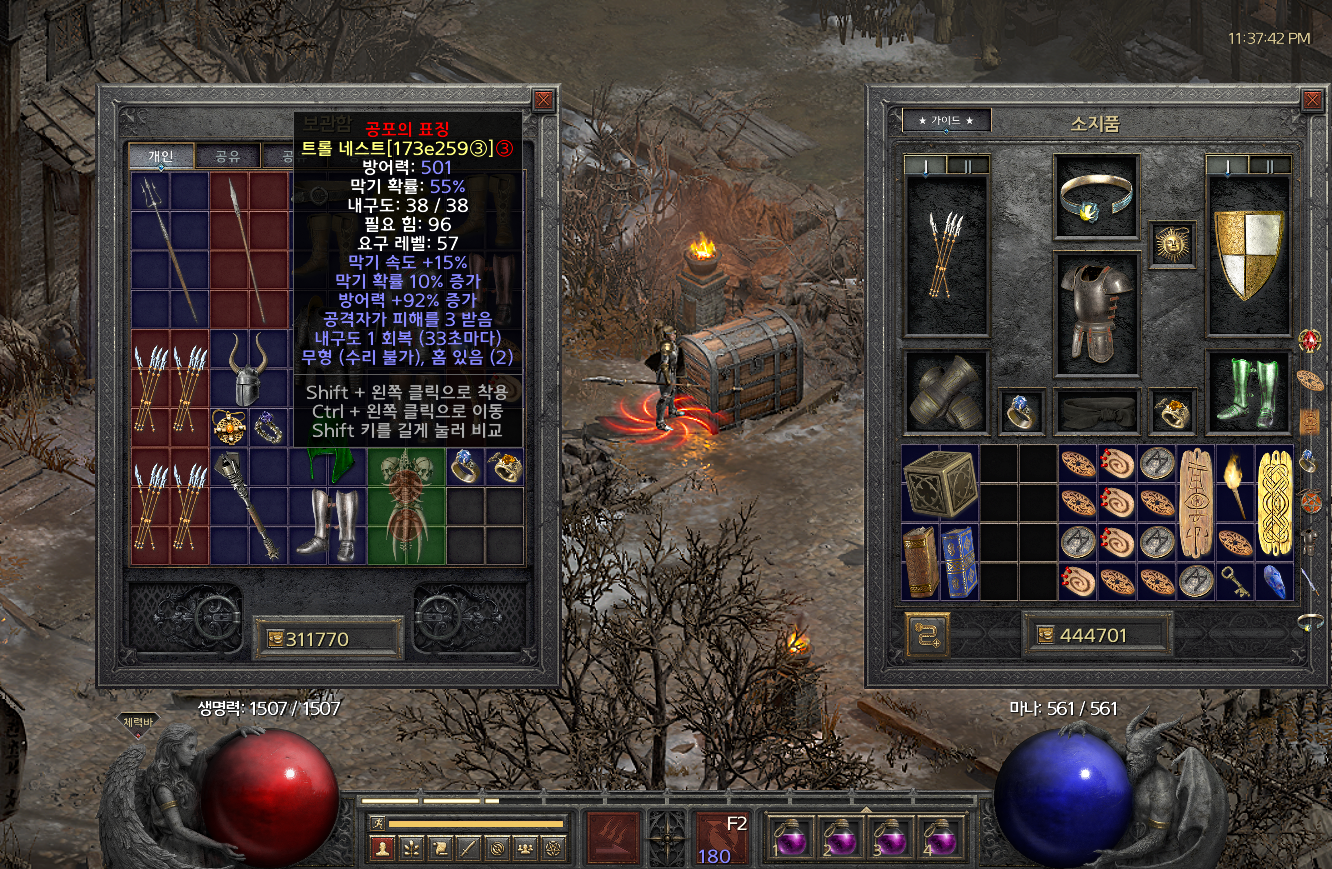
Task: Close the inventory panel
Action: pos(1313,100)
